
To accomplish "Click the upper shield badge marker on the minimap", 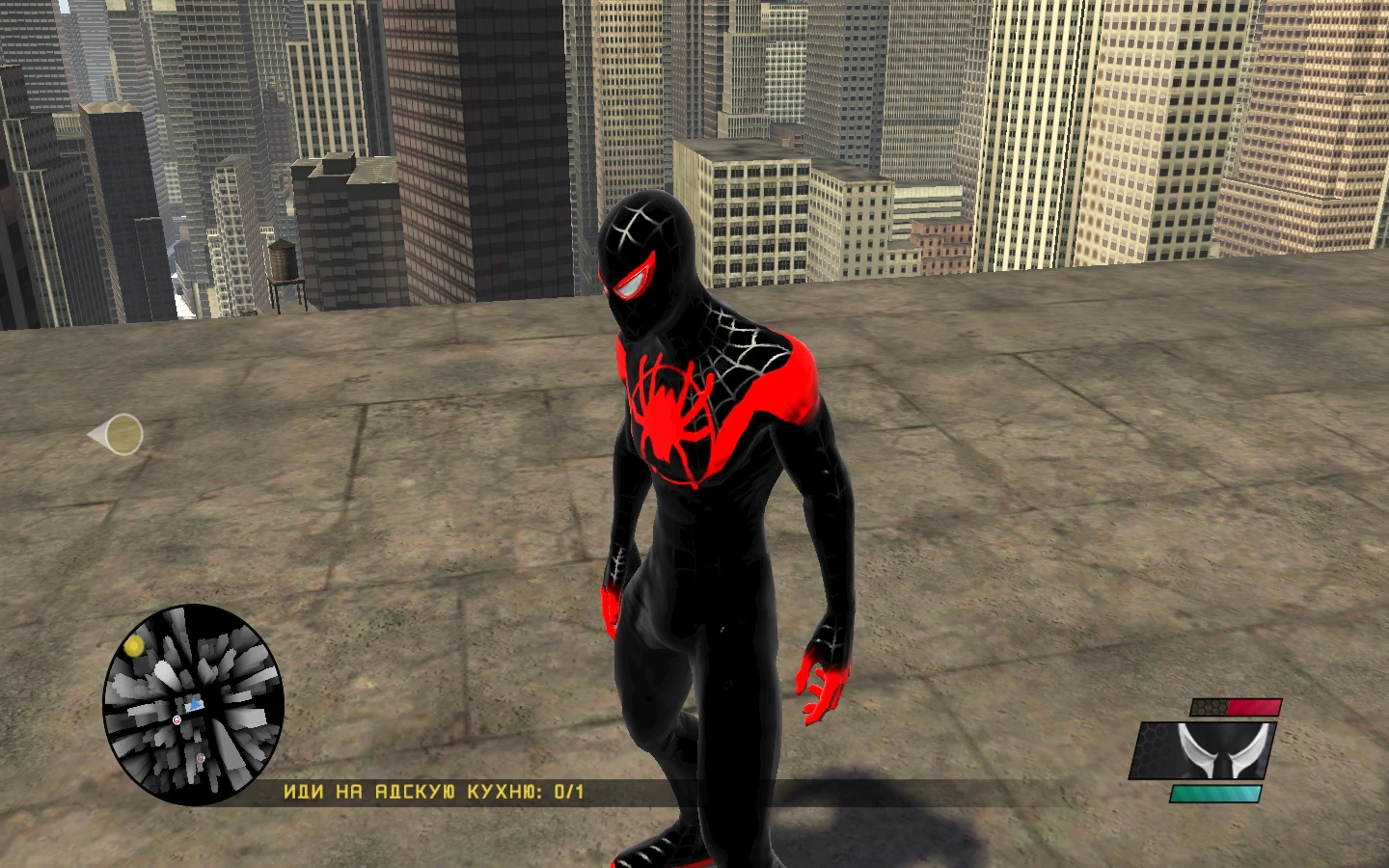I will 177,720.
